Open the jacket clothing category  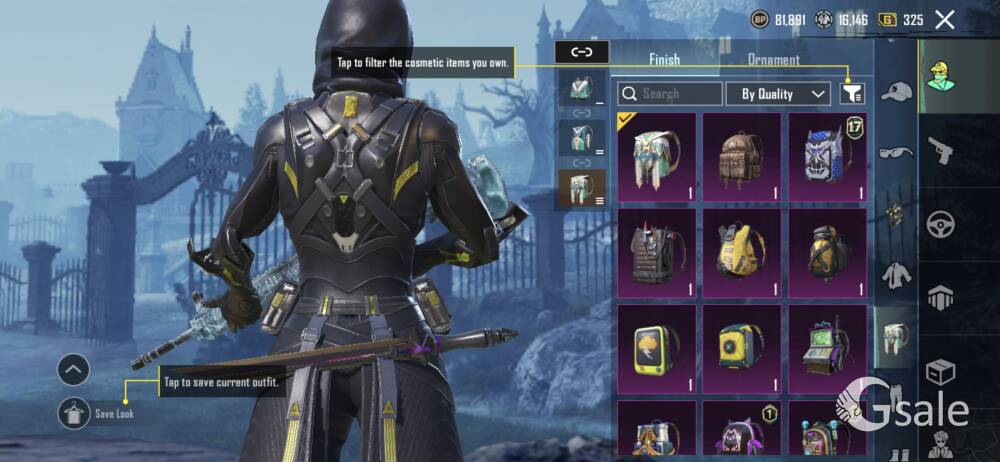click(896, 275)
